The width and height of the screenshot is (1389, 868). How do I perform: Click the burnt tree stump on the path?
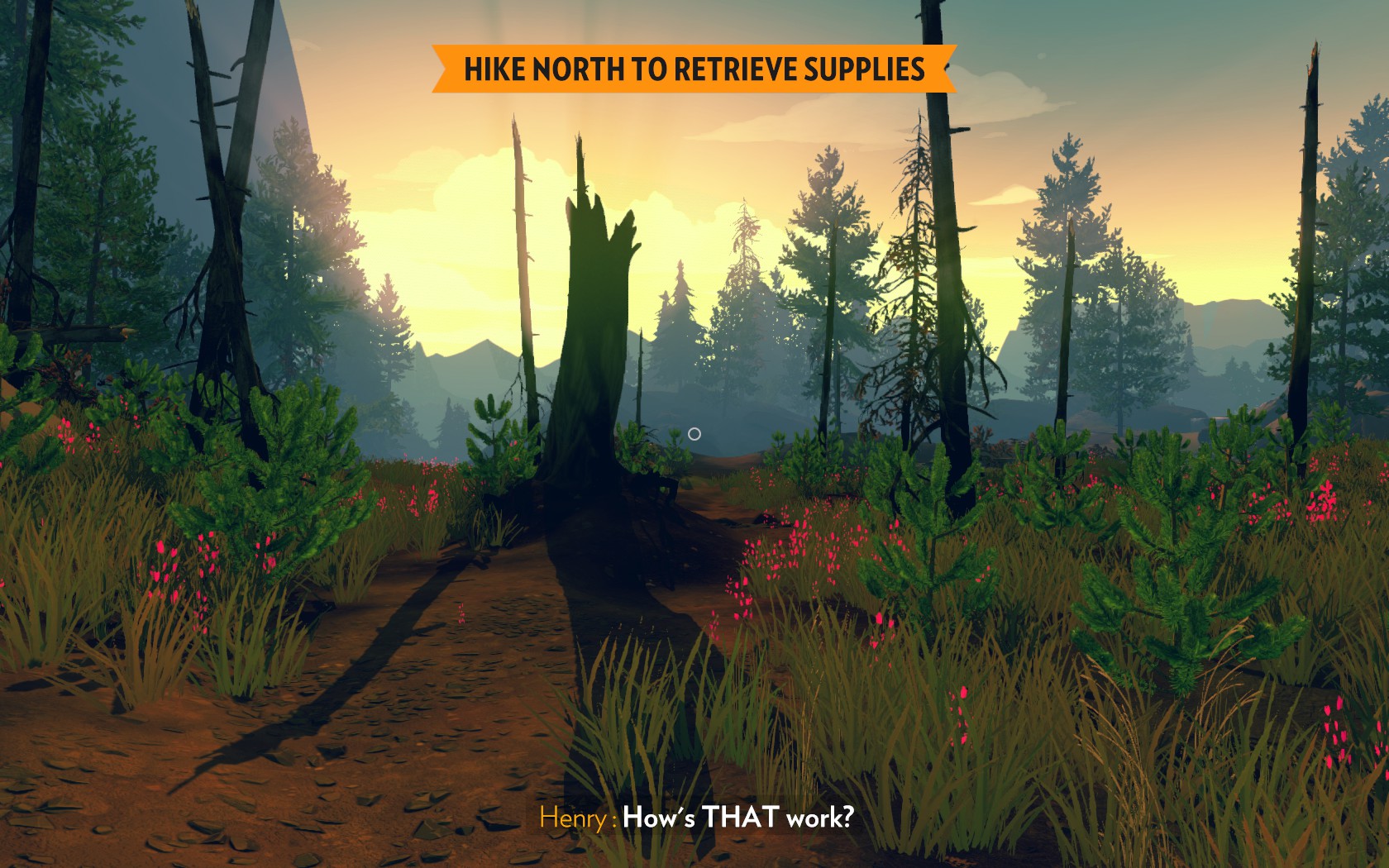595,347
